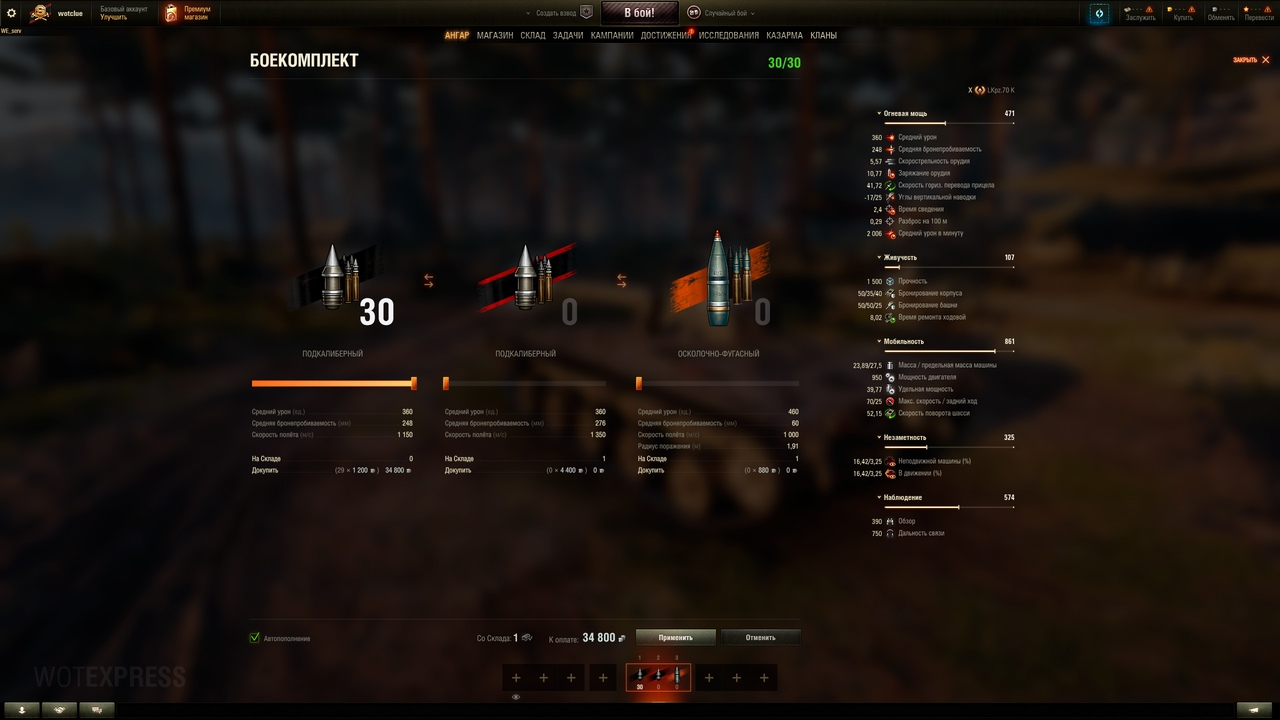This screenshot has width=1280, height=720.
Task: Collapse the Мобильность stats section
Action: click(903, 342)
